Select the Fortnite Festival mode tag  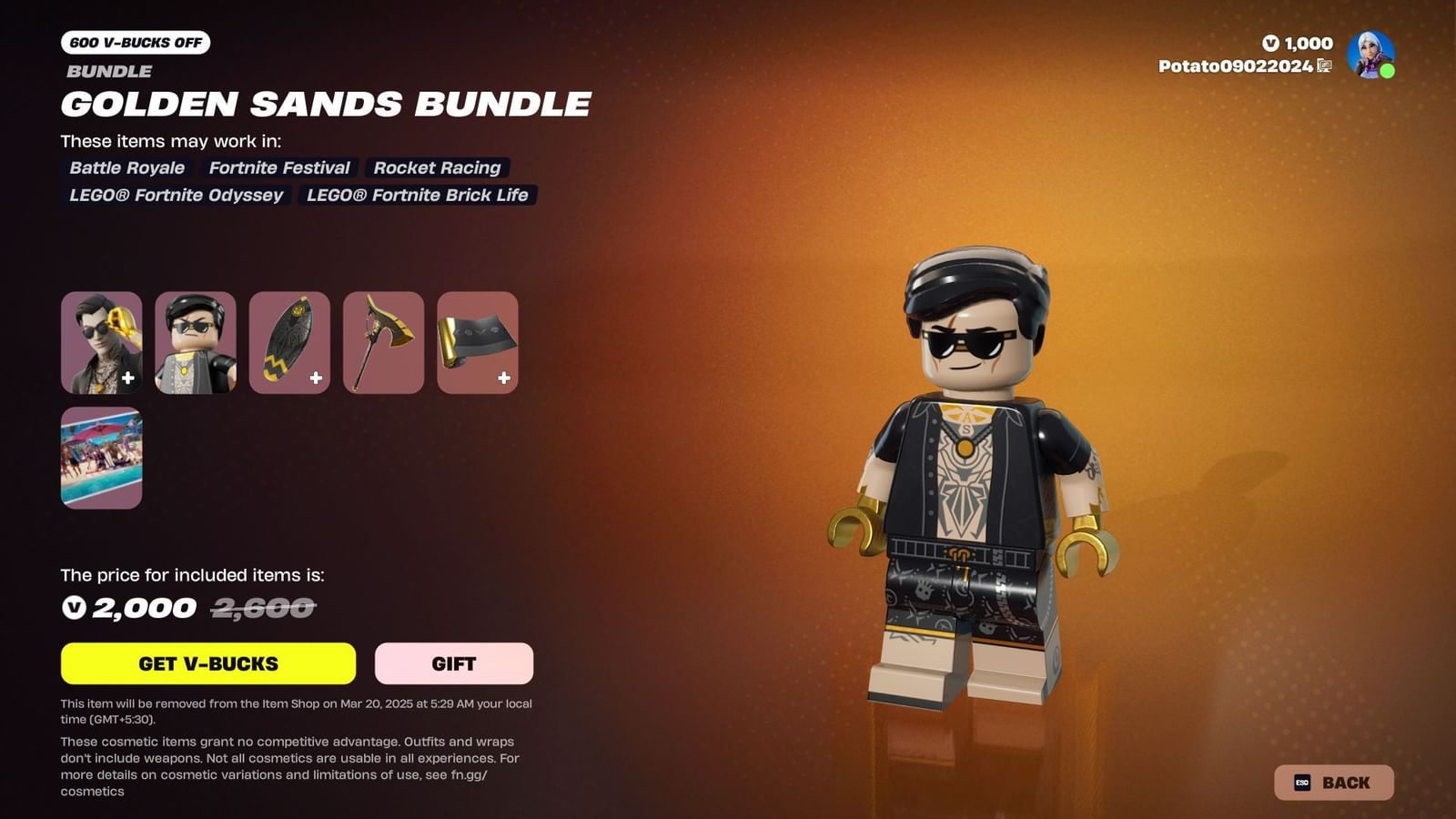pos(278,167)
